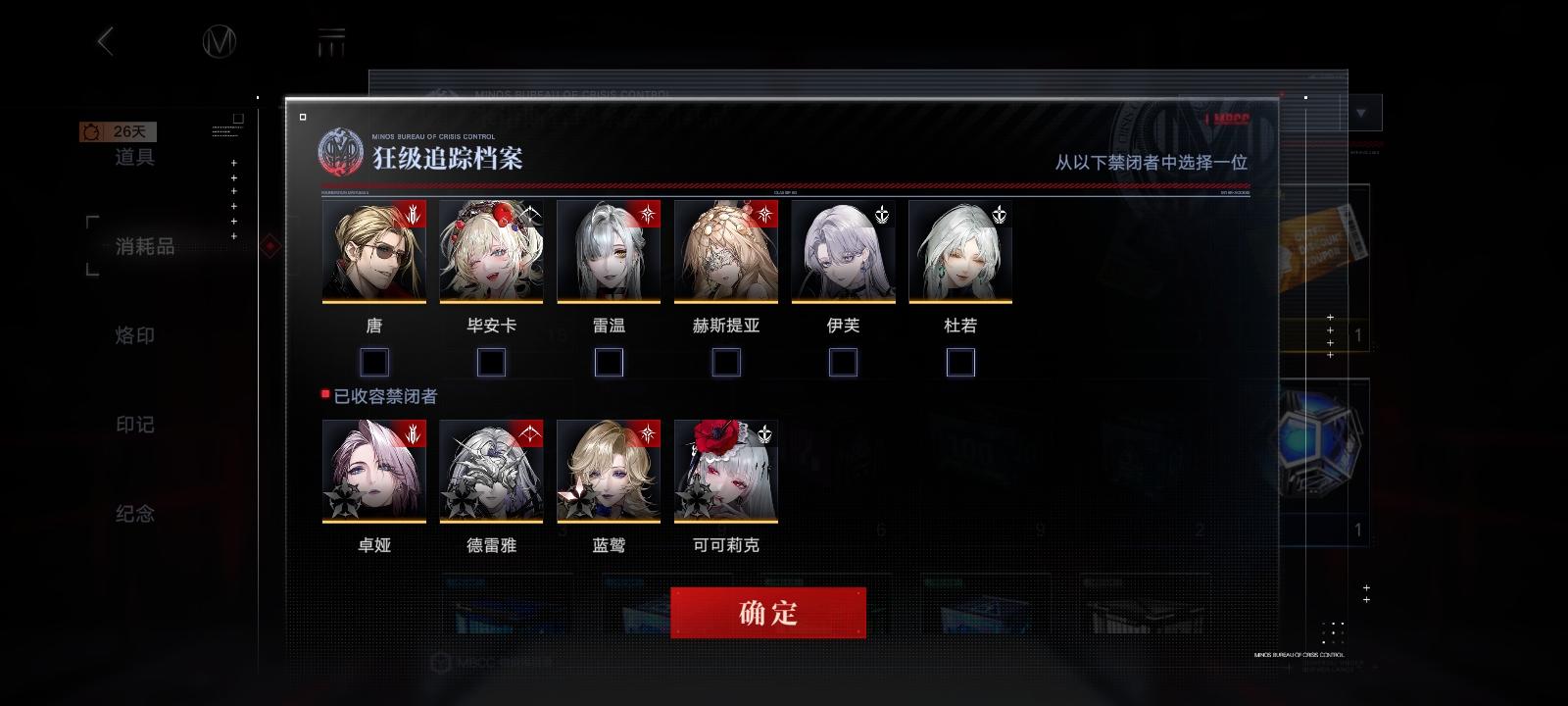Open the dropdown arrow at top right

1360,113
